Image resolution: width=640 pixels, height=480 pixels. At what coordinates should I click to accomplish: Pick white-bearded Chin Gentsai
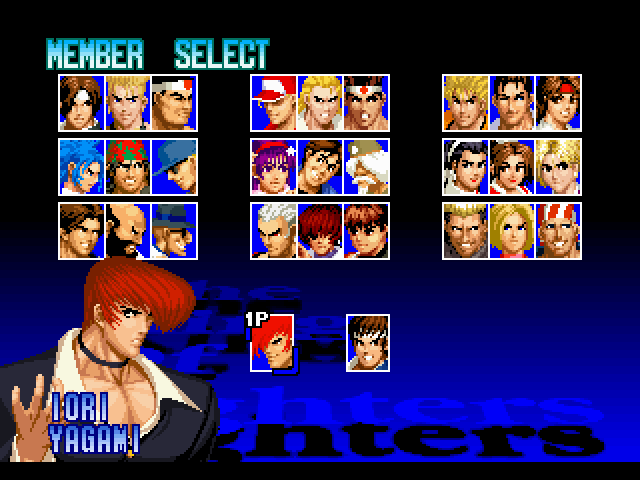pos(366,165)
